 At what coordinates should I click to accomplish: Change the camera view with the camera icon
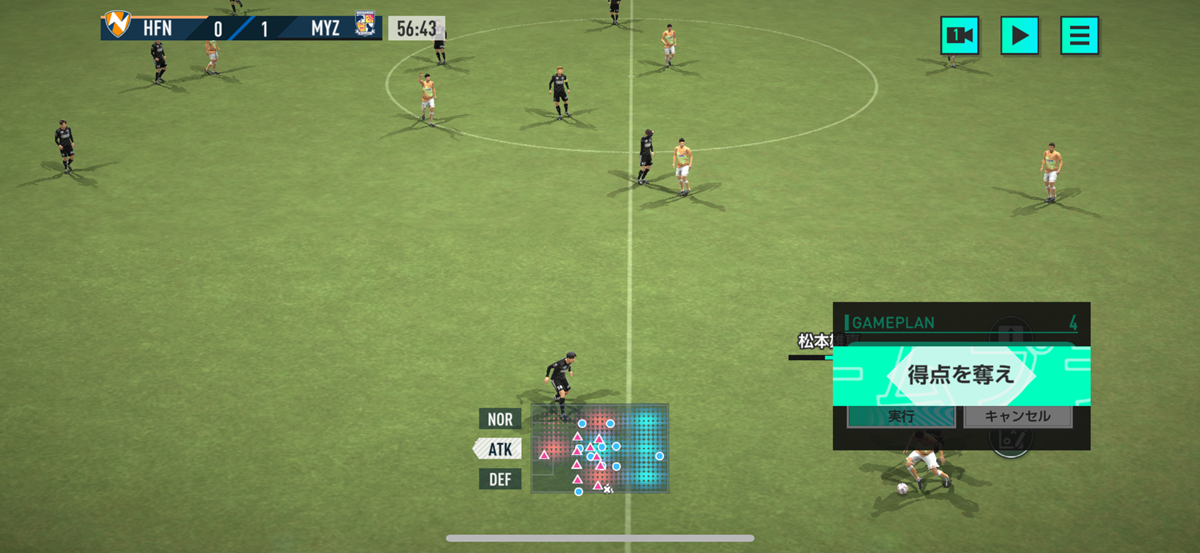(959, 36)
